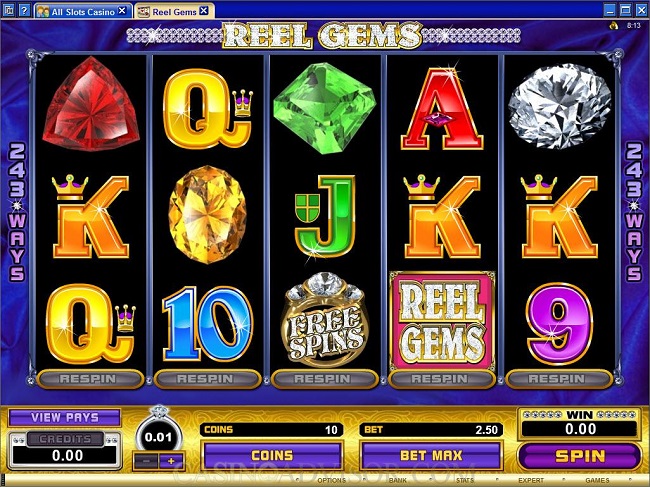
Task: Click the CREDITS display toggle
Action: pyautogui.click(x=65, y=438)
